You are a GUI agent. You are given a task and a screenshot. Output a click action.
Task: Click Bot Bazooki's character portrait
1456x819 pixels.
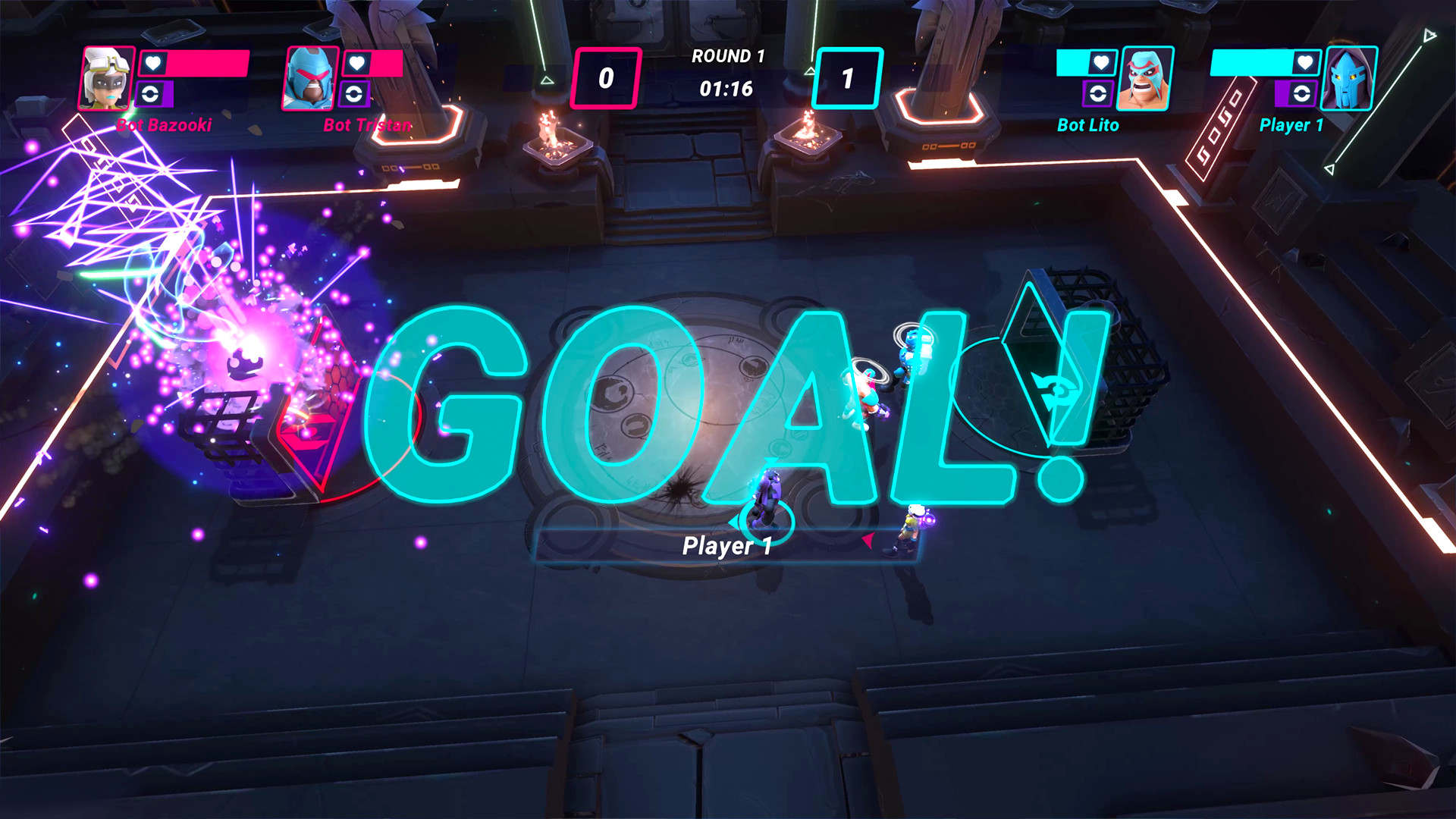(x=105, y=77)
